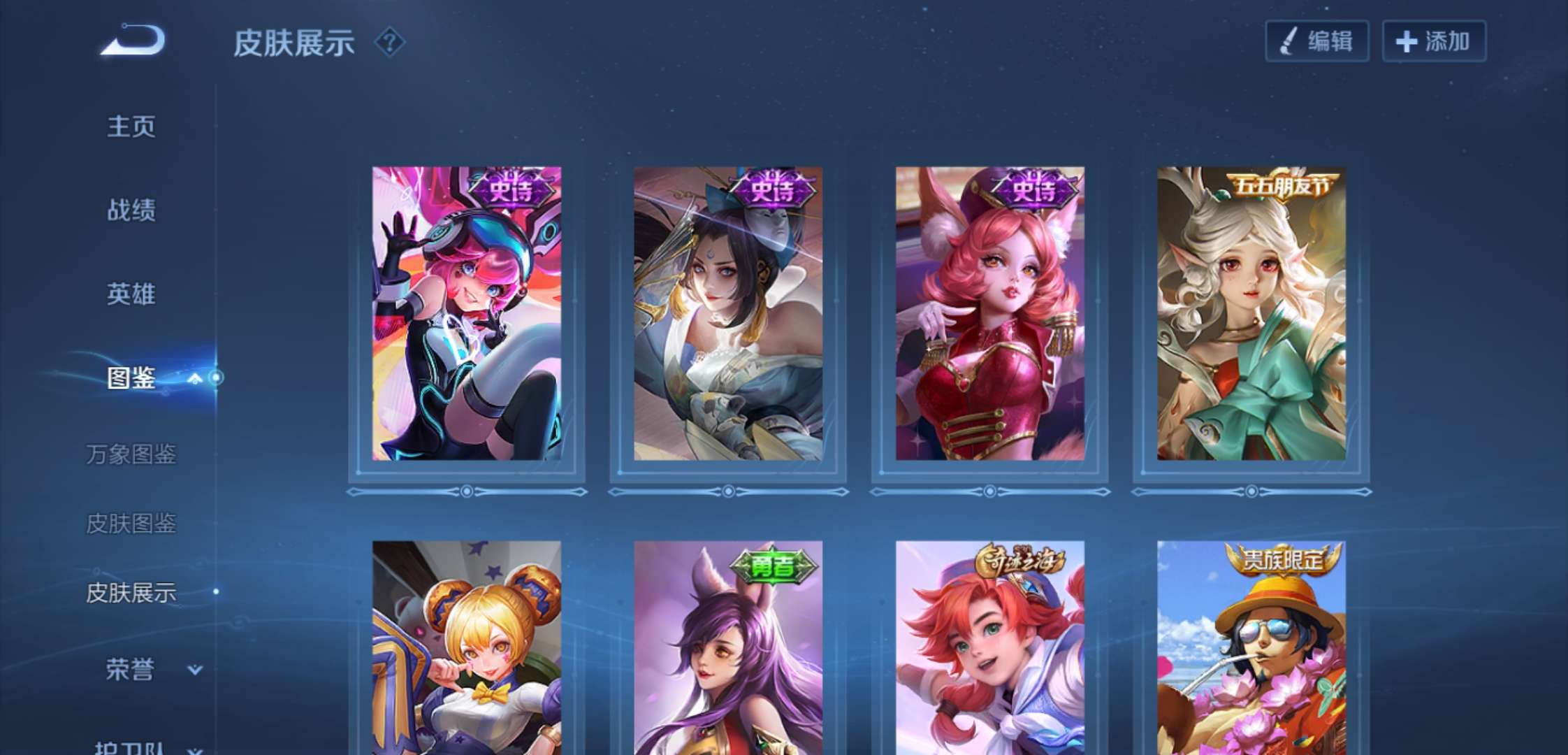Choose the dark-haired masked lady epic skin

(727, 313)
